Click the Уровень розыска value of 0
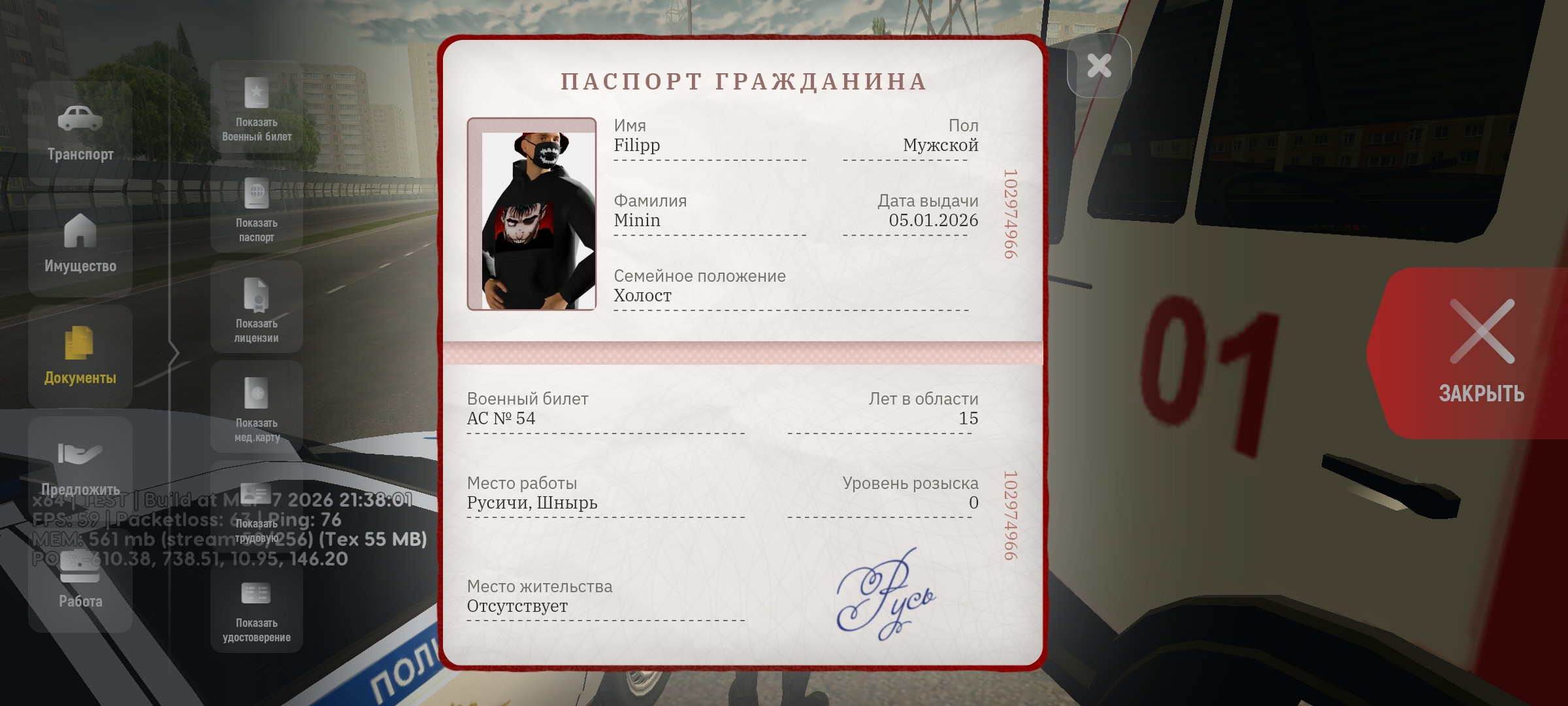Screen dimensions: 1568x706 [x=973, y=503]
